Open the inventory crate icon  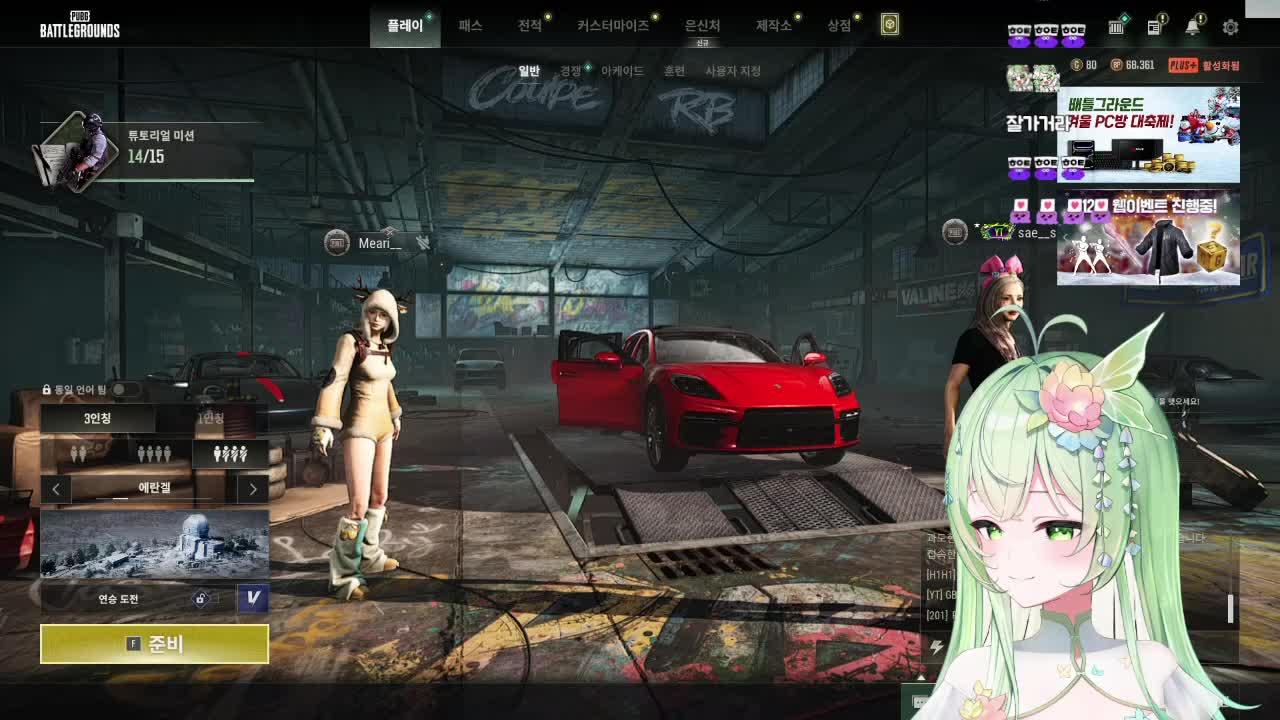point(1117,27)
